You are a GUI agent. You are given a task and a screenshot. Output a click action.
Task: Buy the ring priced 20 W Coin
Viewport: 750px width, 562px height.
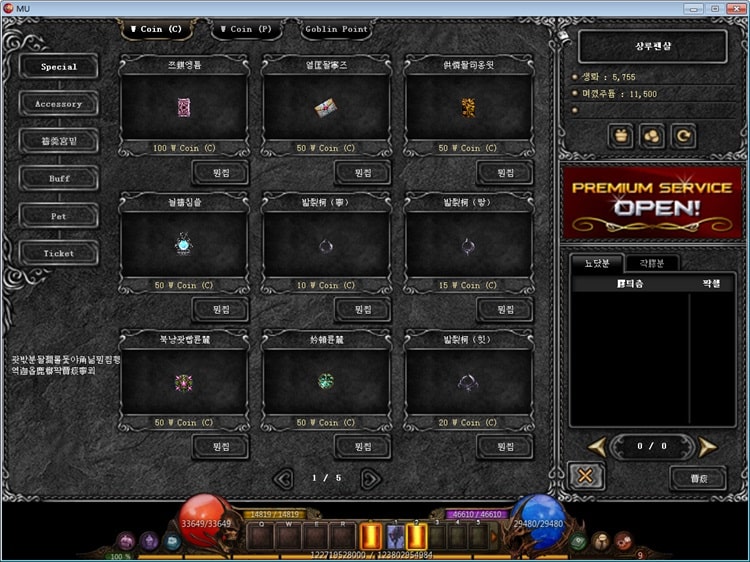click(503, 446)
